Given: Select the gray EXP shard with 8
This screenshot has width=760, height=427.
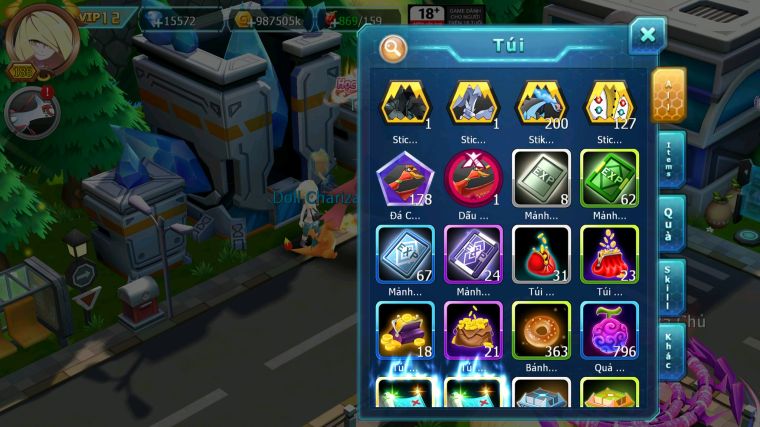Looking at the screenshot, I should [541, 177].
